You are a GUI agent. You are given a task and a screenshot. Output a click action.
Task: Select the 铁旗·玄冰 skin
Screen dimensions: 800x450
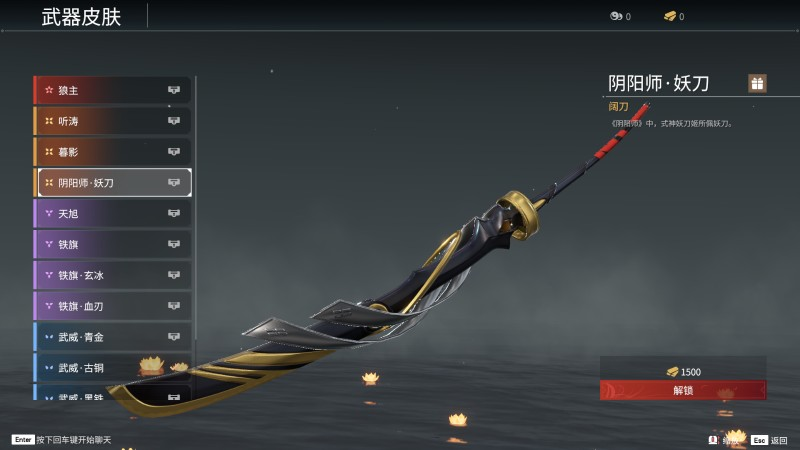(x=112, y=275)
